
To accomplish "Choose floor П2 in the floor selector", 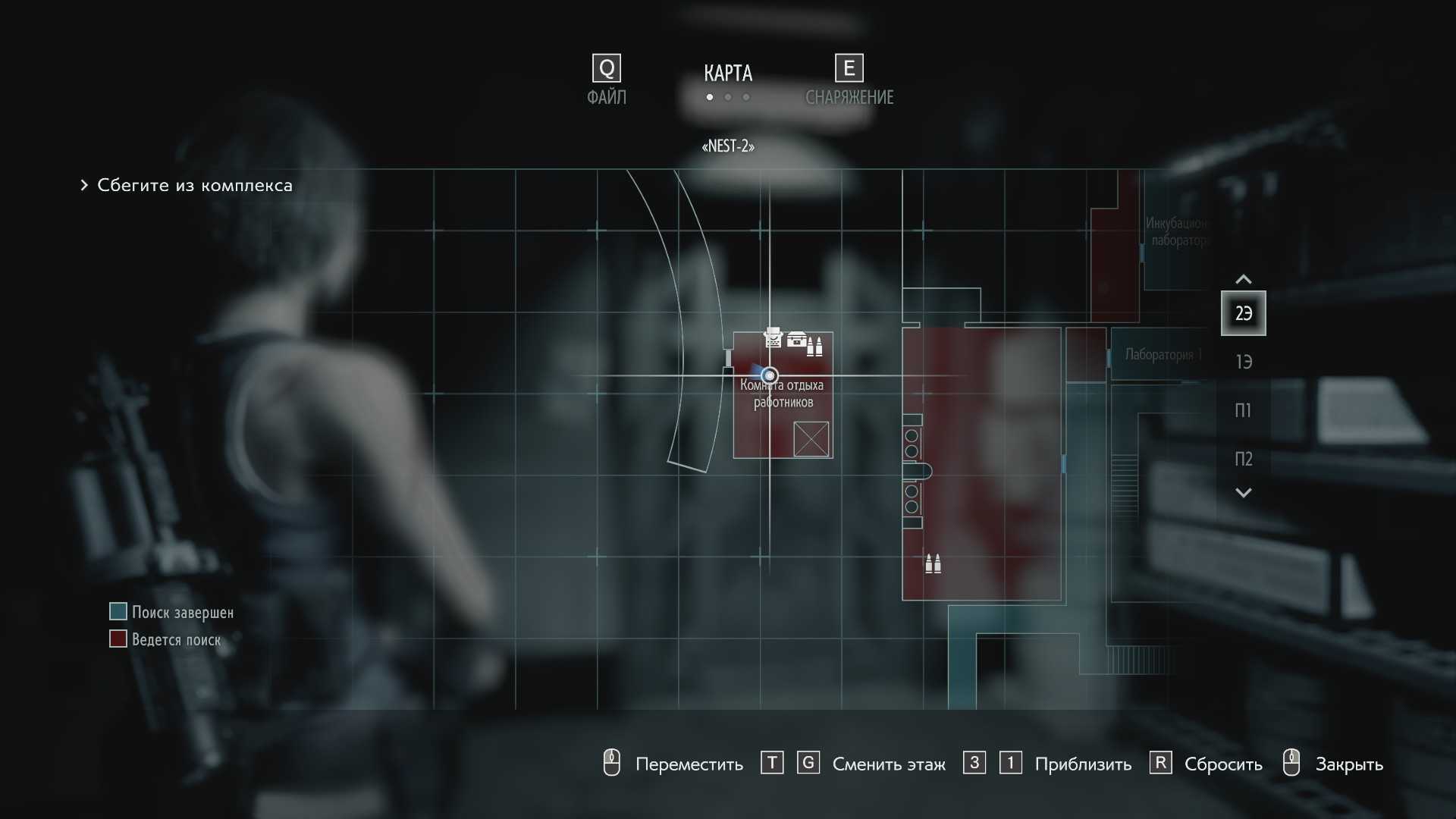I will click(x=1243, y=459).
